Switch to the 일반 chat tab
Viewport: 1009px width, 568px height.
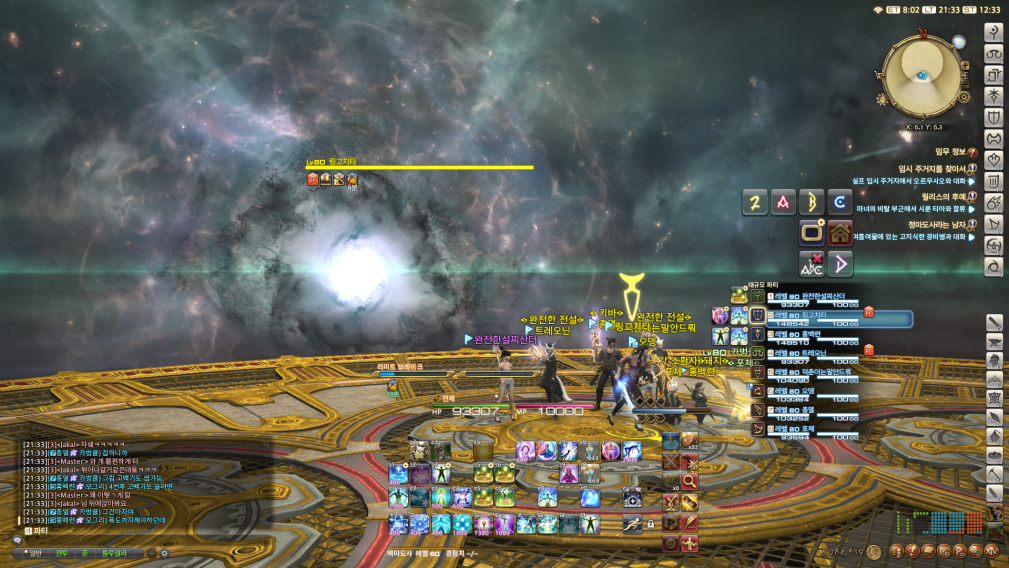33,552
